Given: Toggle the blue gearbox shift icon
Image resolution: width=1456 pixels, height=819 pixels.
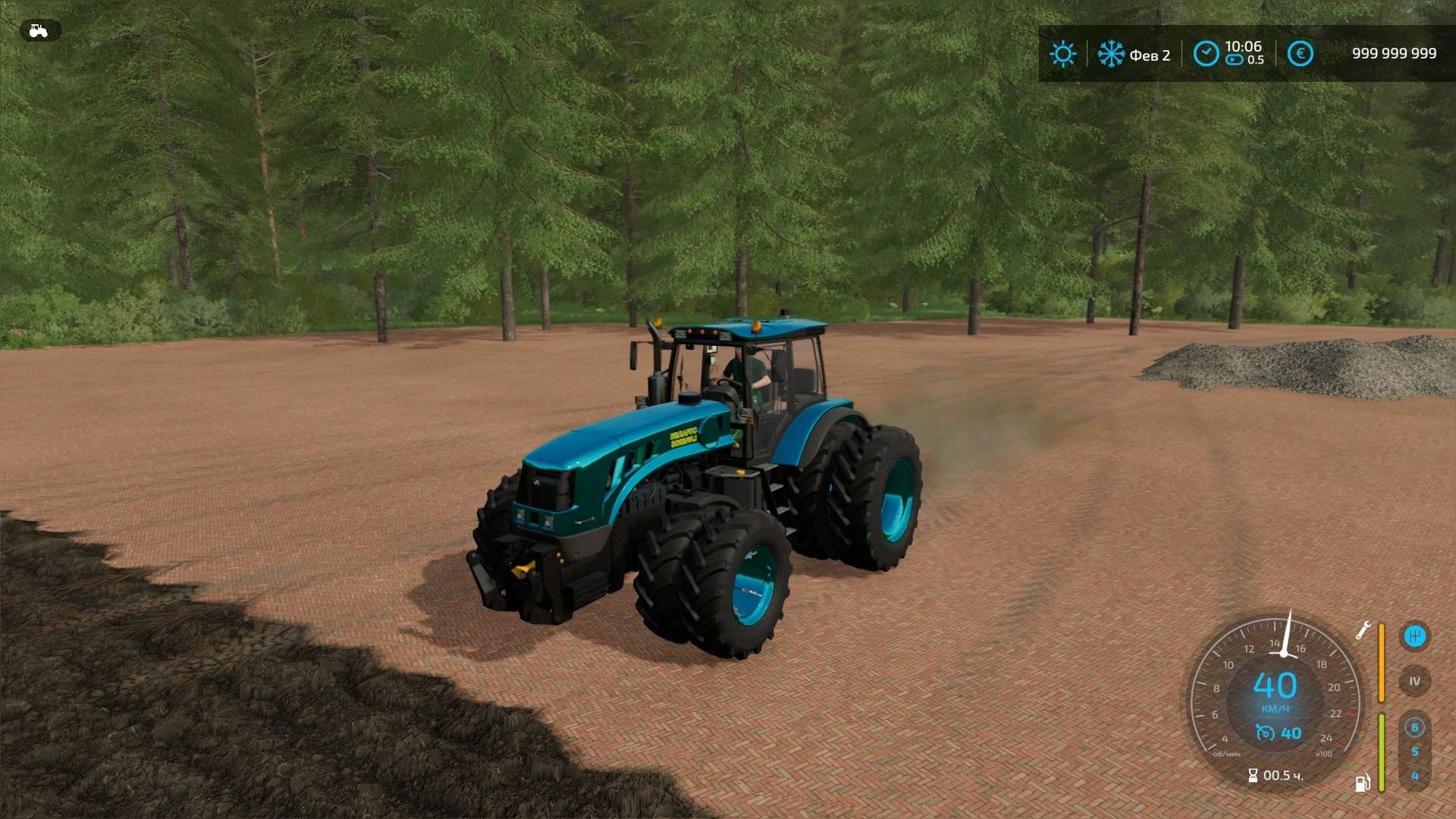Looking at the screenshot, I should pos(1414,636).
